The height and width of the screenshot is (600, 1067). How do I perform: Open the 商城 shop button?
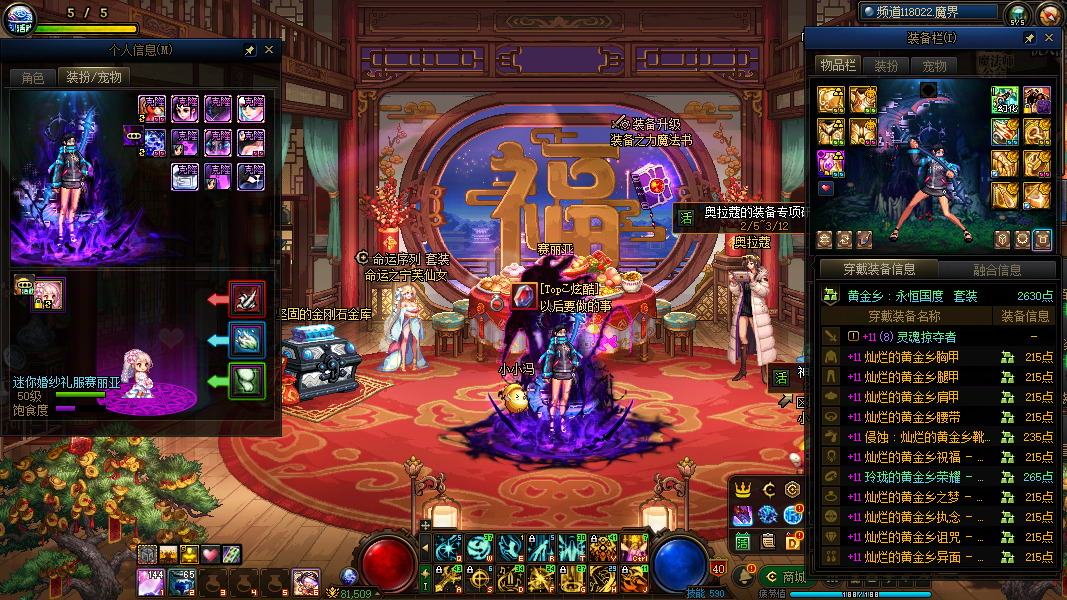pos(785,577)
